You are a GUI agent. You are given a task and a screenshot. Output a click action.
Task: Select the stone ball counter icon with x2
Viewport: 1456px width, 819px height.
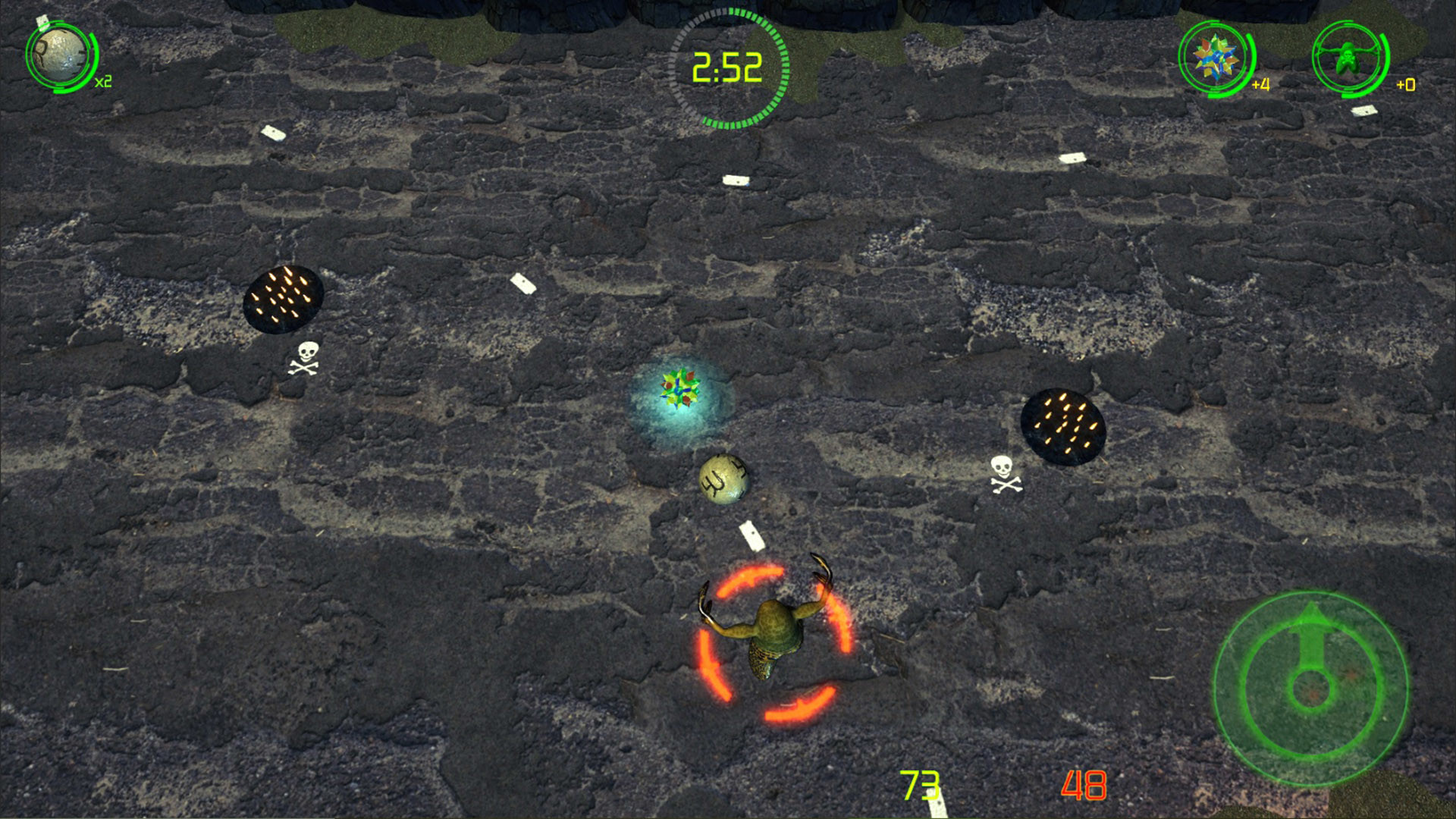point(59,57)
